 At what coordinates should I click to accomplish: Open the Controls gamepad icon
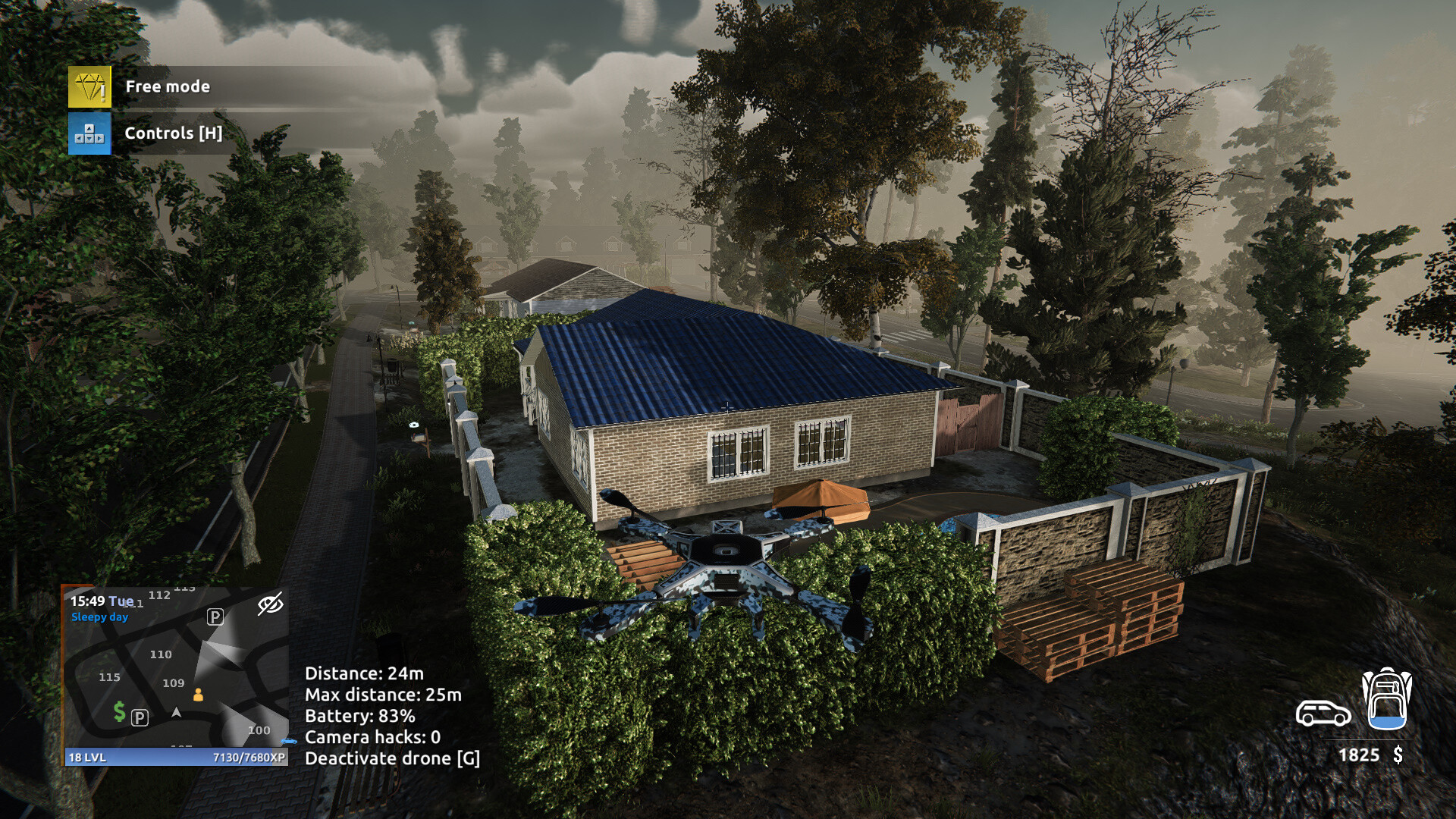coord(89,133)
